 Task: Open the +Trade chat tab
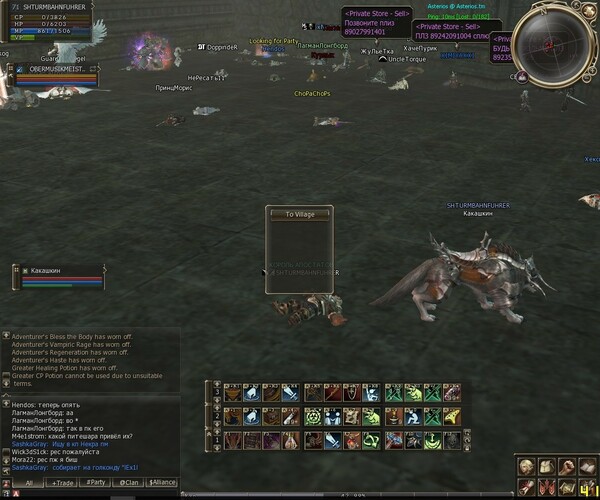click(63, 482)
